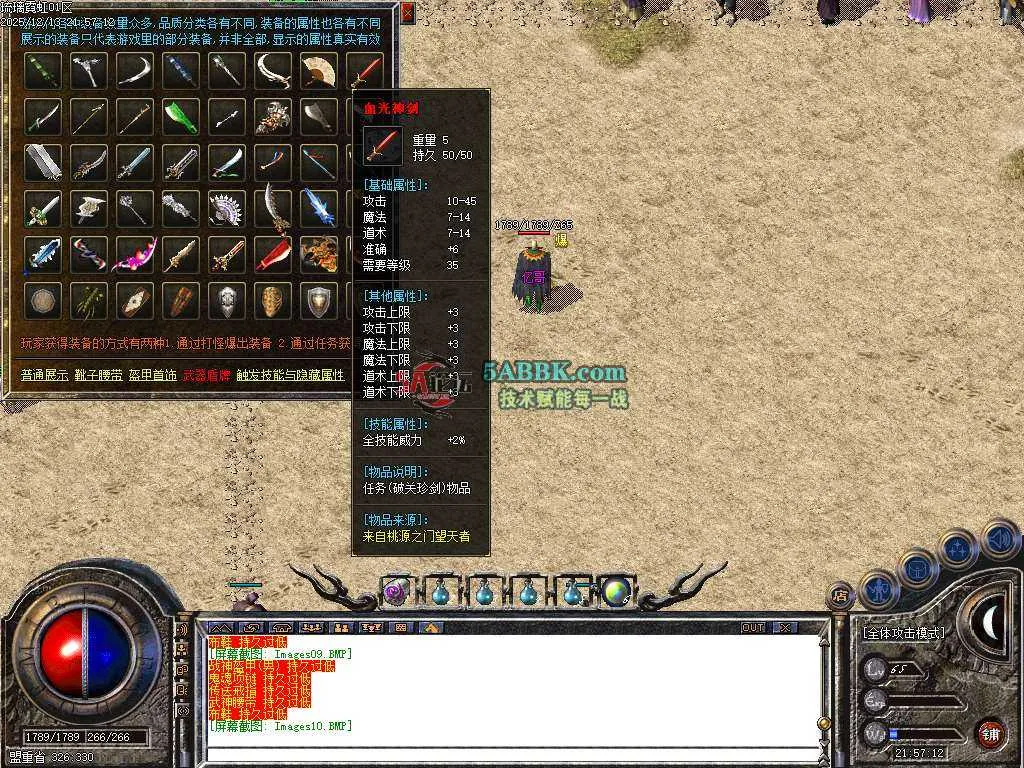The height and width of the screenshot is (768, 1024).
Task: Toggle the 全体攻击模式 attack mode label
Action: pos(903,633)
